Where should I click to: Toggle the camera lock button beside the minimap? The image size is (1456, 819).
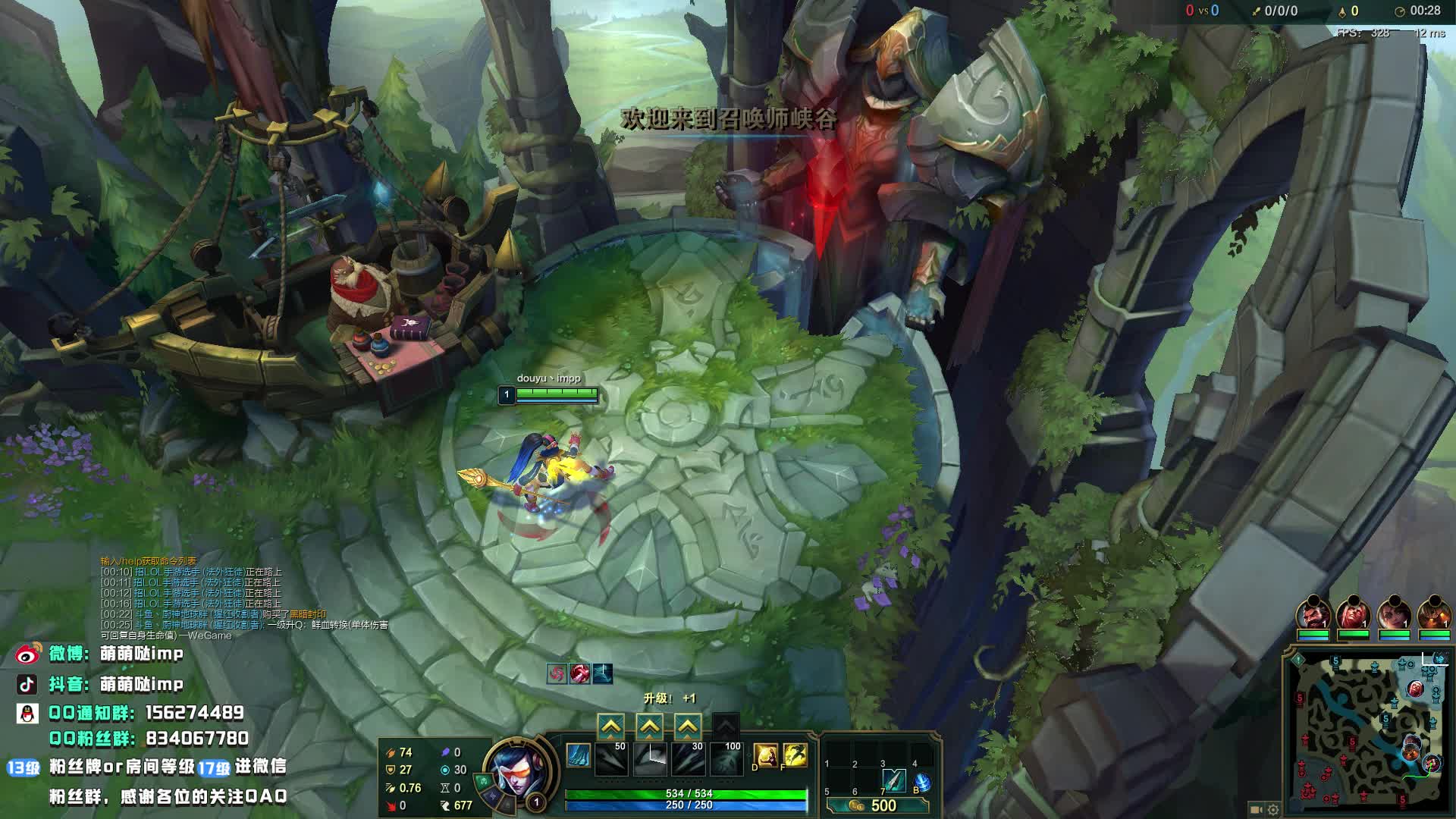point(1256,809)
